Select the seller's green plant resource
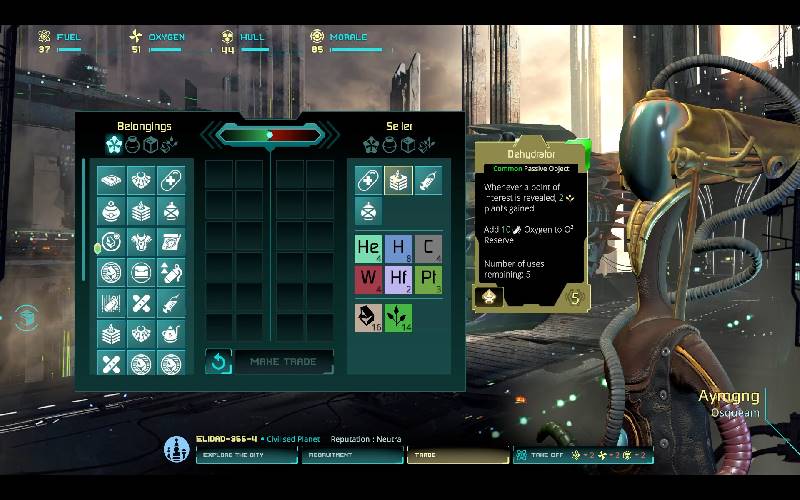Image resolution: width=800 pixels, height=500 pixels. coord(399,318)
